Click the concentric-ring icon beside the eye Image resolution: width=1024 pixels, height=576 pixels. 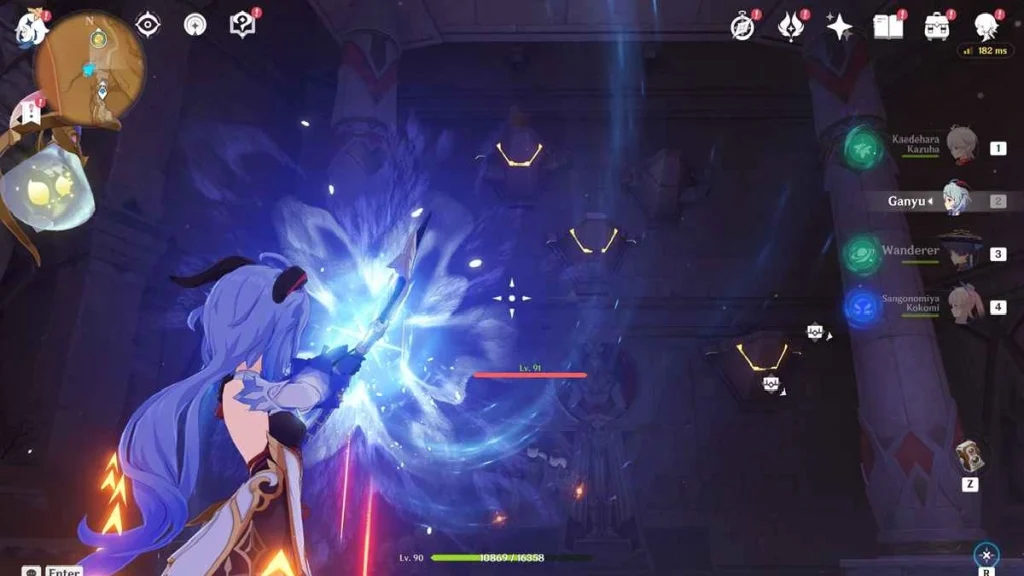point(195,24)
